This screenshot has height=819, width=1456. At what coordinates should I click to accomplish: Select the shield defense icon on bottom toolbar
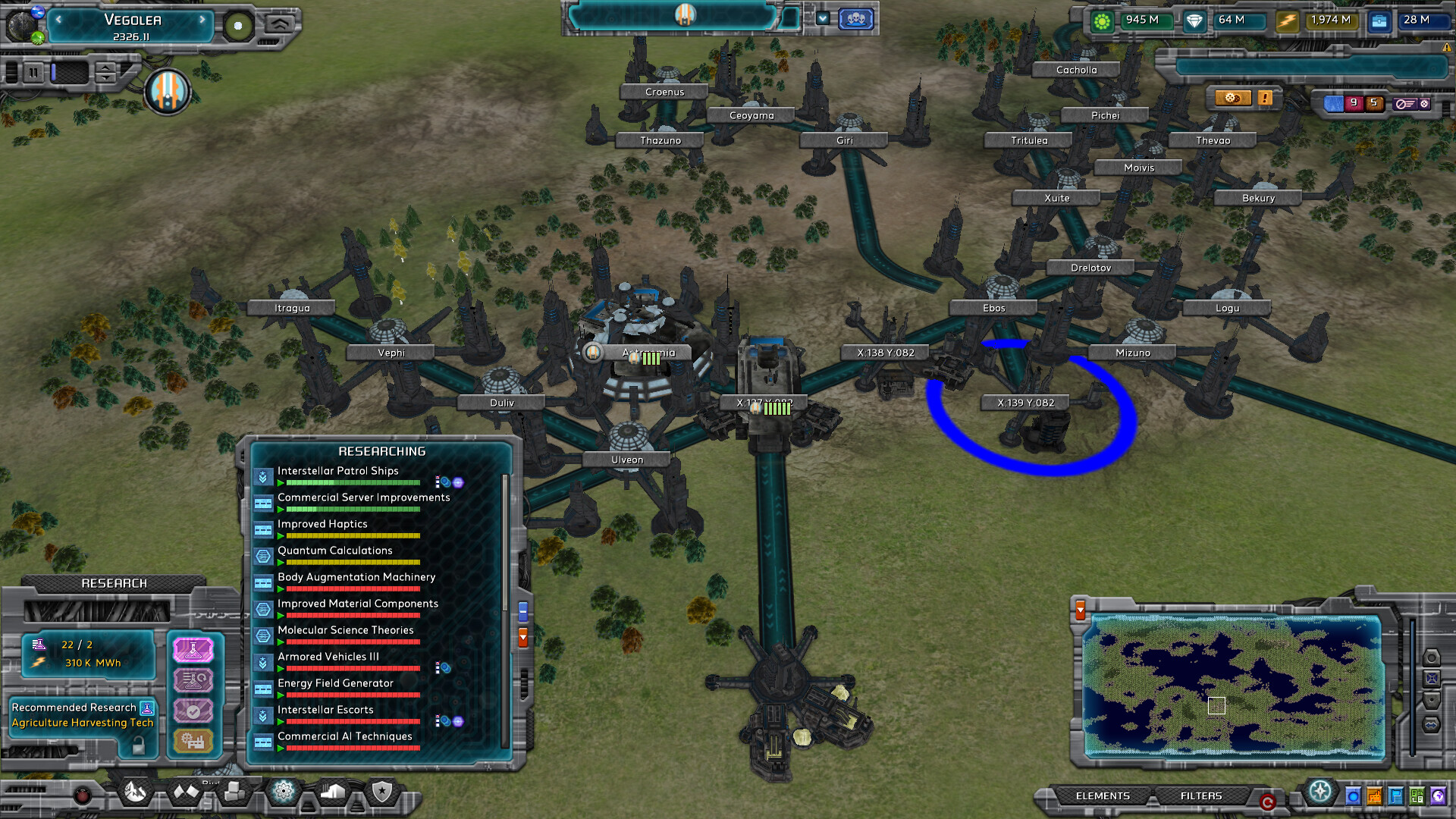coord(384,792)
